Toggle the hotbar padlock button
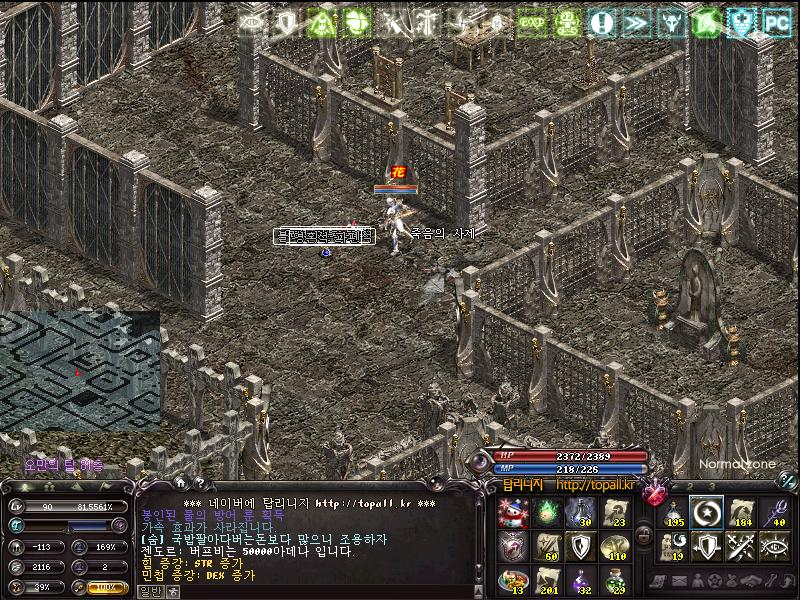The height and width of the screenshot is (600, 800). tap(645, 537)
